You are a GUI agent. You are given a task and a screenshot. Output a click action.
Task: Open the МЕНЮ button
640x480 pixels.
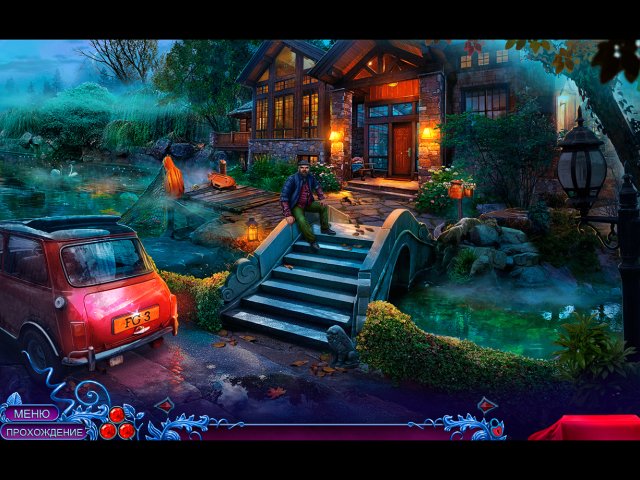(x=30, y=414)
